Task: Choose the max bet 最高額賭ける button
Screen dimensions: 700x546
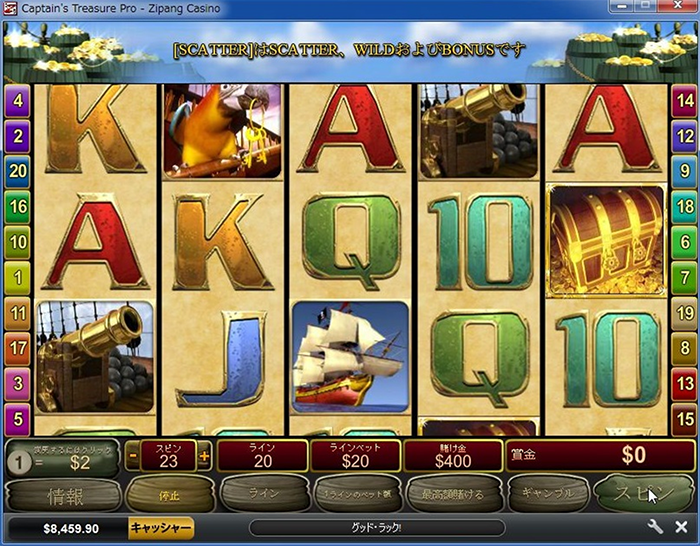Action: [452, 494]
